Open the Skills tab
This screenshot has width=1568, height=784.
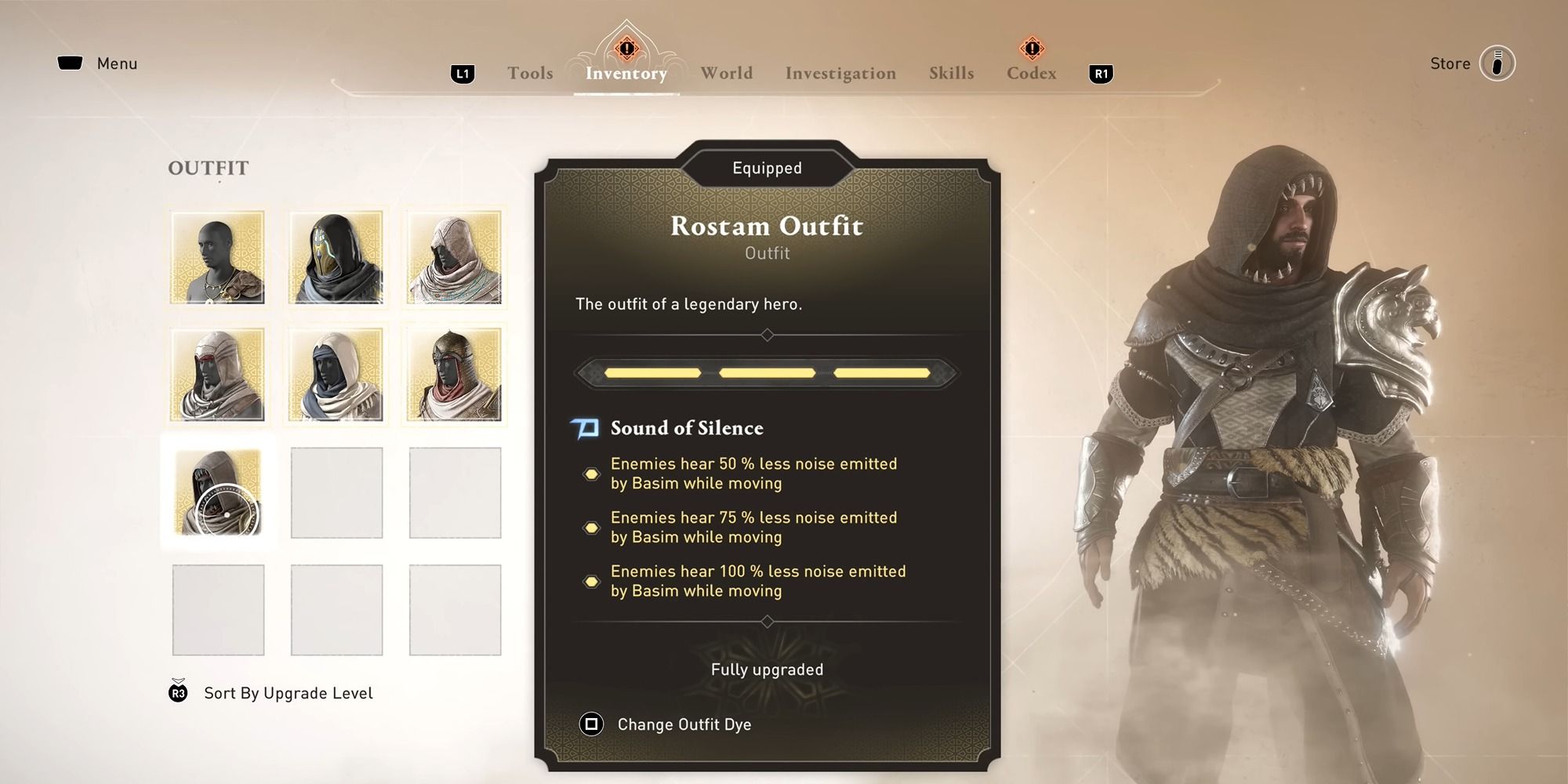tap(951, 73)
